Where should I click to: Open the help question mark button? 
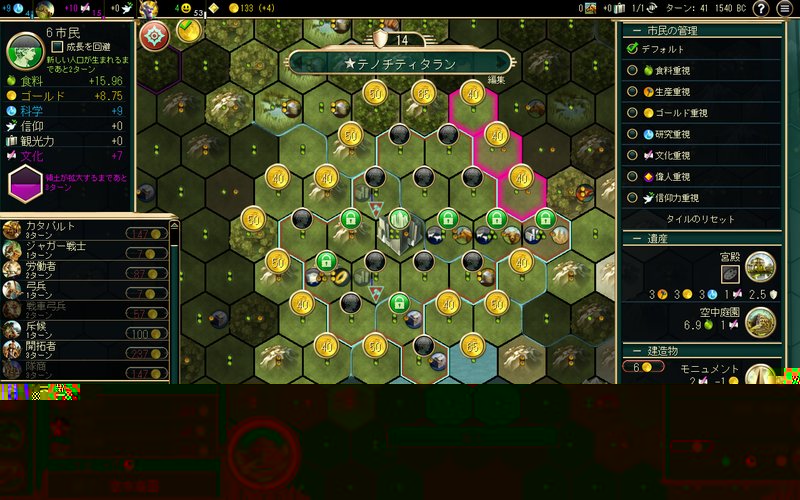click(x=761, y=9)
